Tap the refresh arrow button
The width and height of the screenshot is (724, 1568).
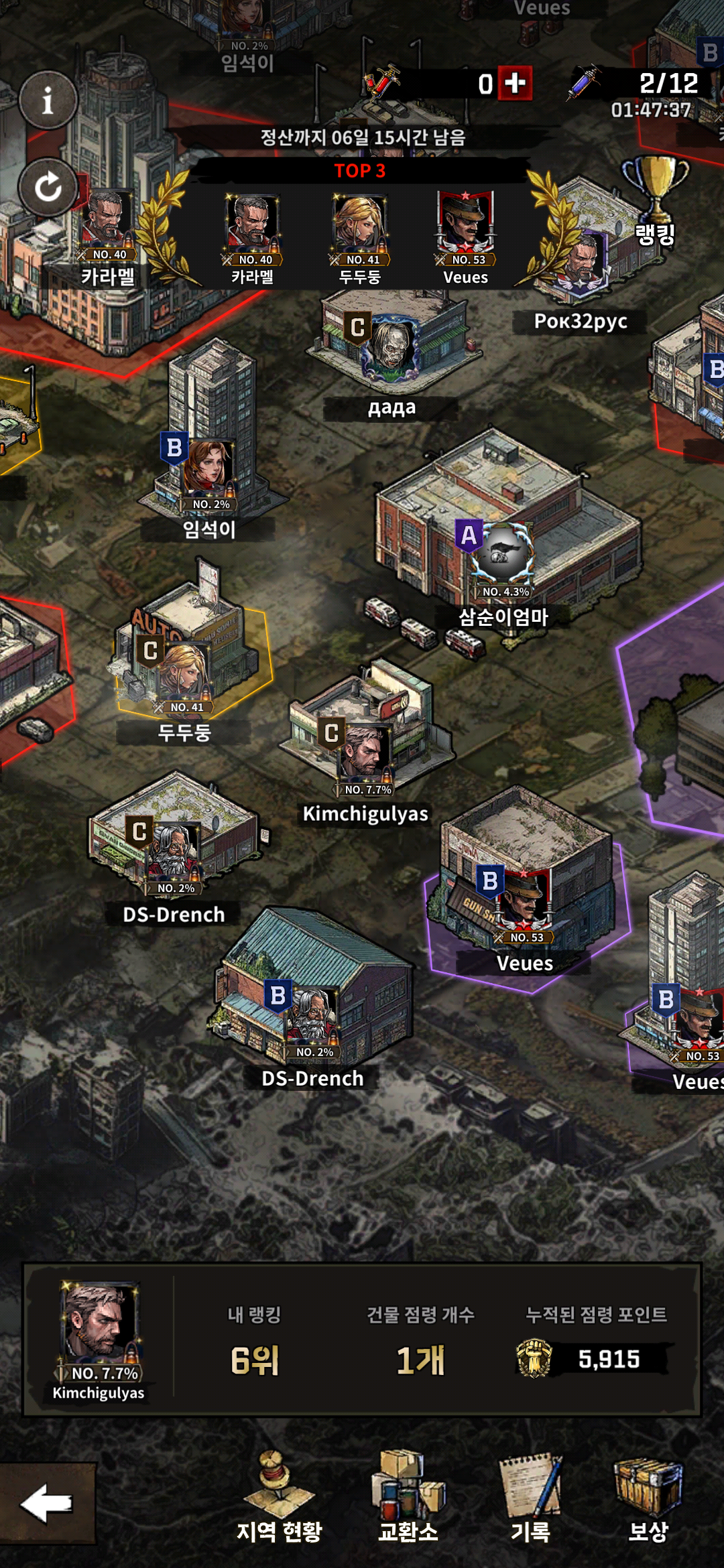coord(48,187)
